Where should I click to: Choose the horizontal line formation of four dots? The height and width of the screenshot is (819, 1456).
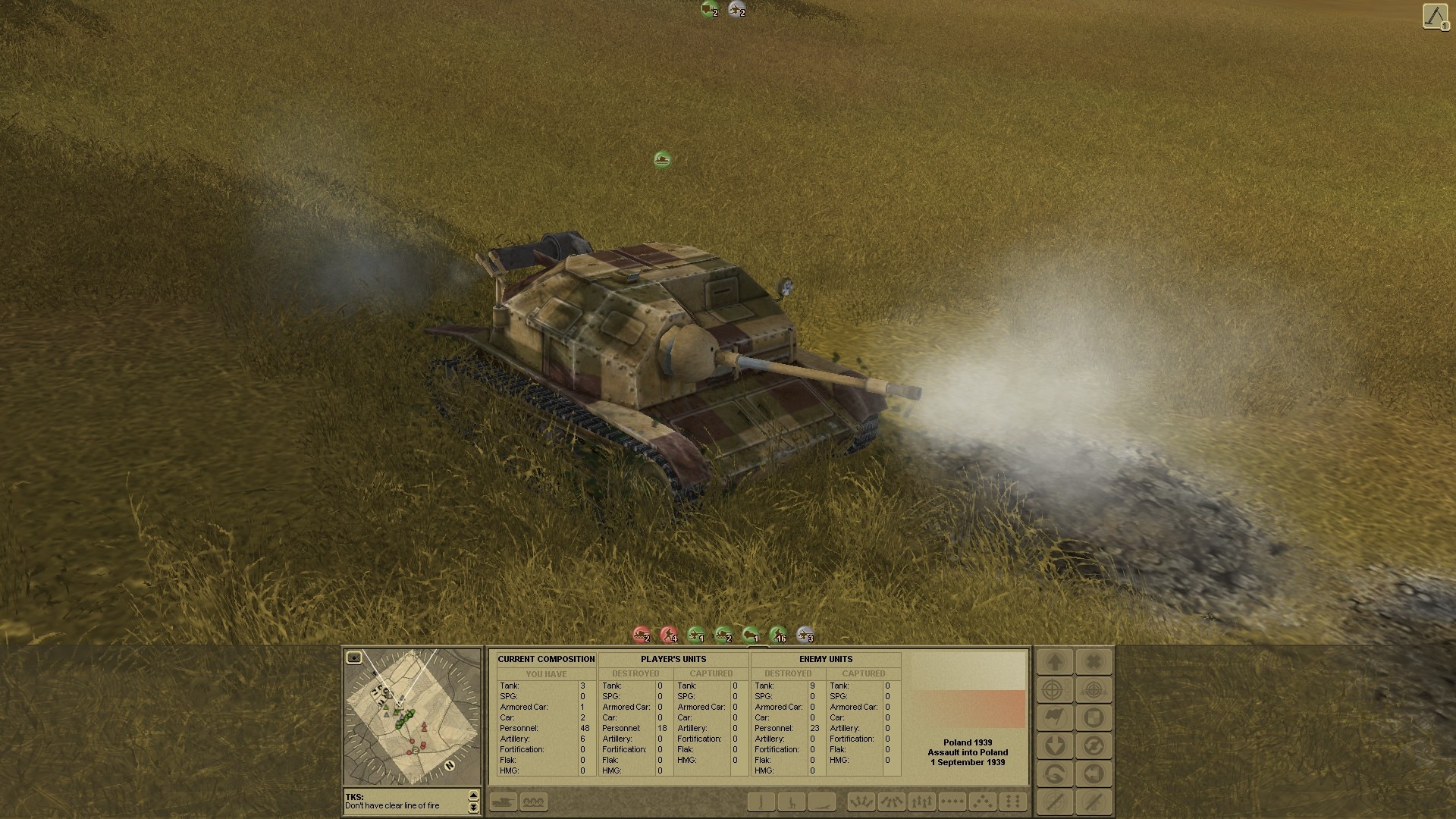click(952, 802)
